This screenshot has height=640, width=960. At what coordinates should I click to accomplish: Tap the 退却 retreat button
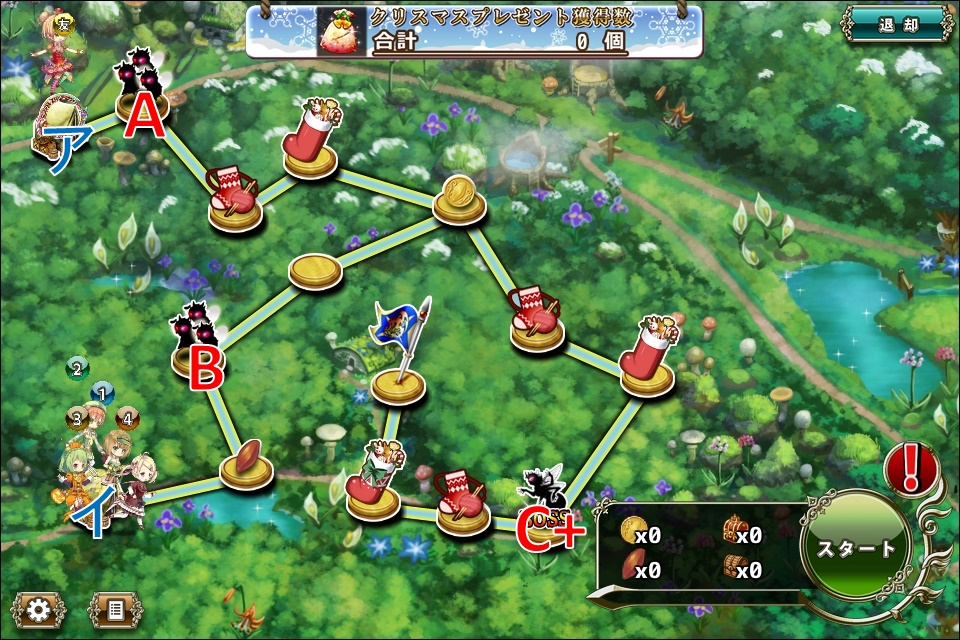coord(897,24)
